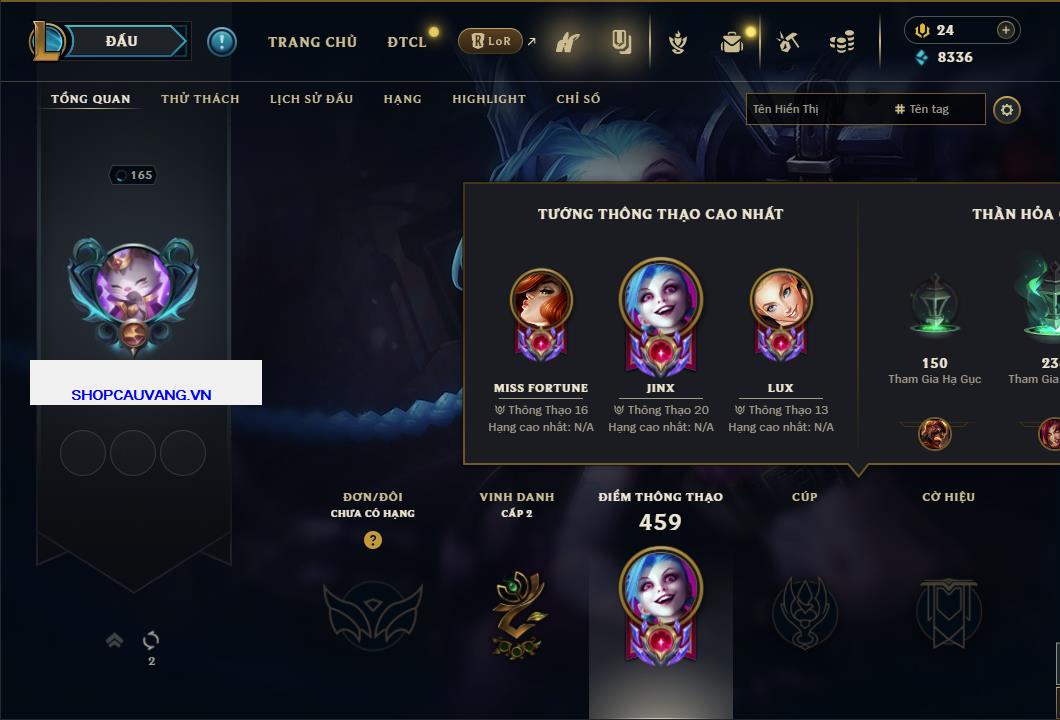Open the profile gear settings
Image resolution: width=1060 pixels, height=720 pixels.
(x=1007, y=109)
